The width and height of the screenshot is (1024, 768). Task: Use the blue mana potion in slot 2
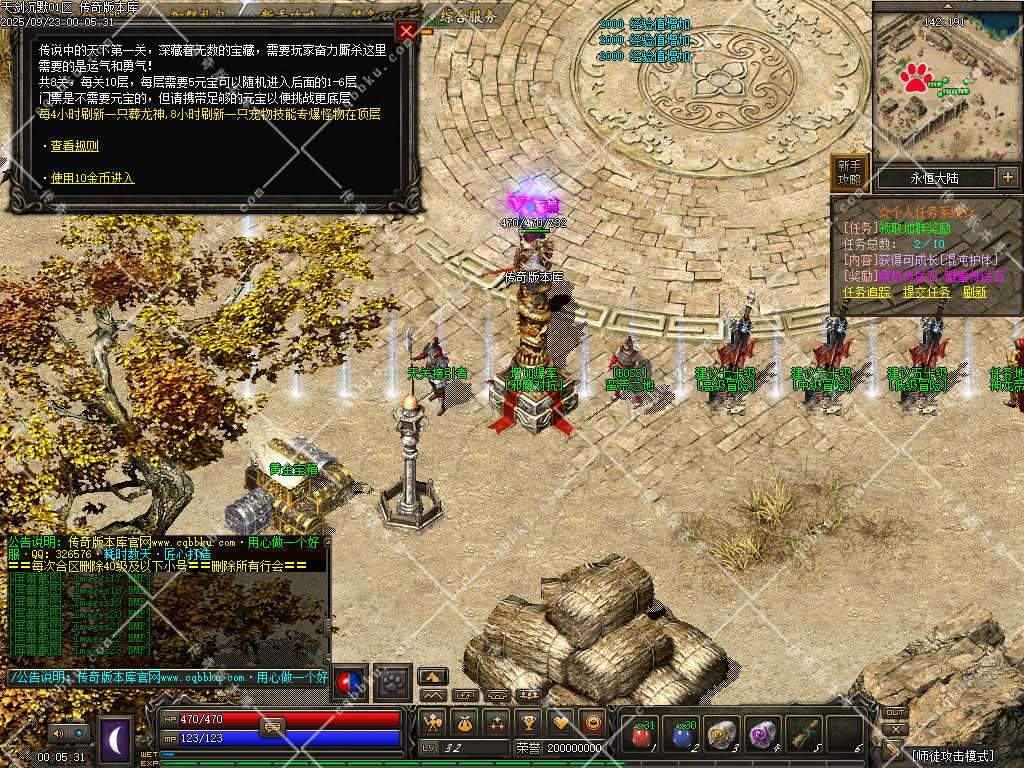click(682, 736)
